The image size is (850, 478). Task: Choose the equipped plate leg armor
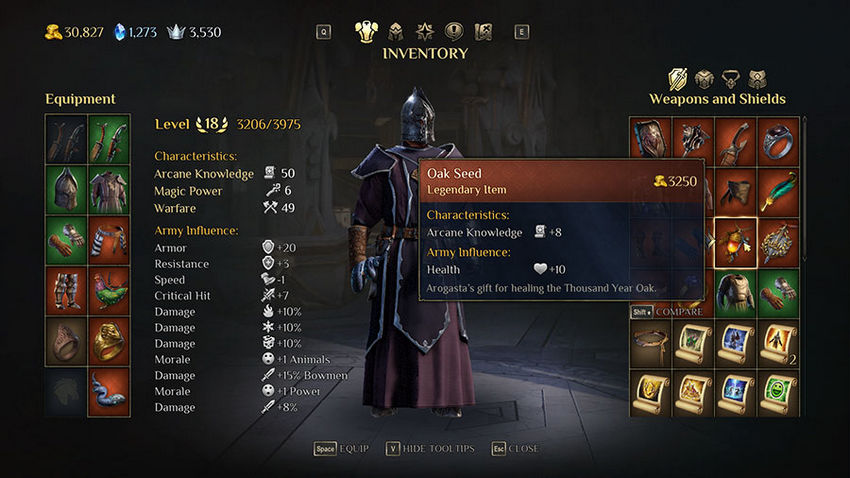[x=66, y=290]
